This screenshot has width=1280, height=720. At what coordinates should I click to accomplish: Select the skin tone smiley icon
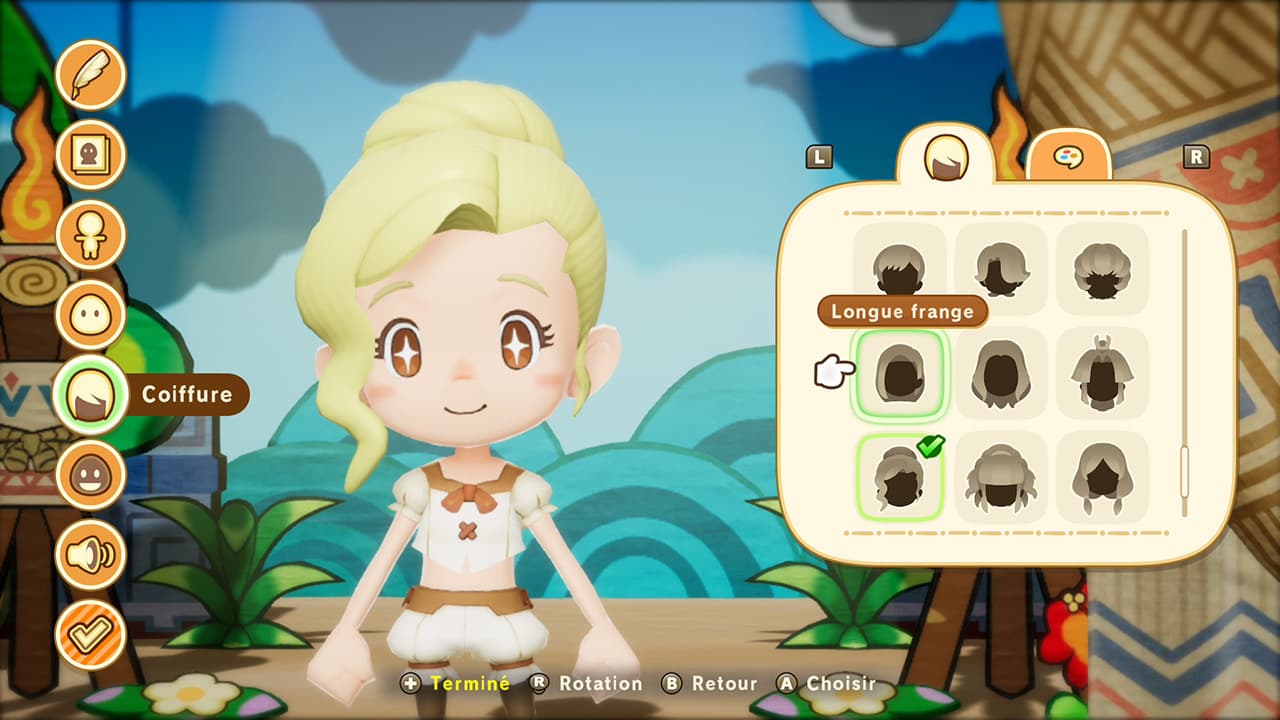(x=91, y=474)
